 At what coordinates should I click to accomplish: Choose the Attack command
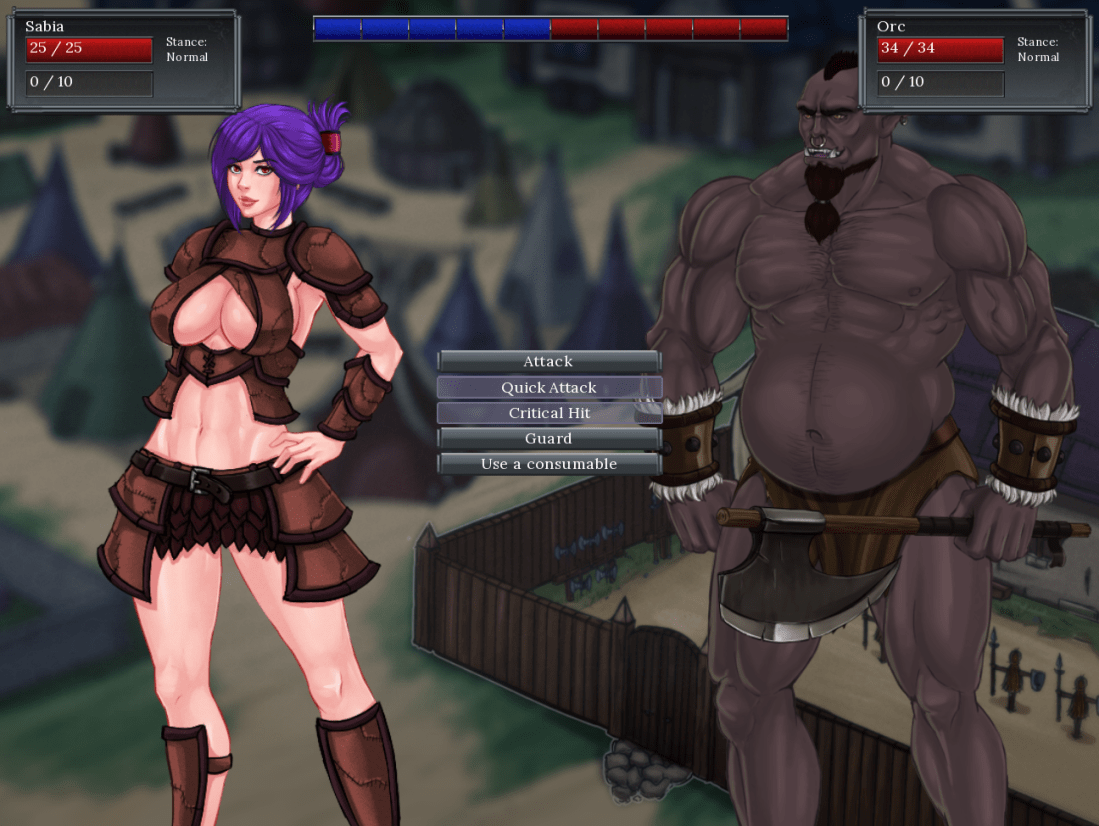point(548,361)
